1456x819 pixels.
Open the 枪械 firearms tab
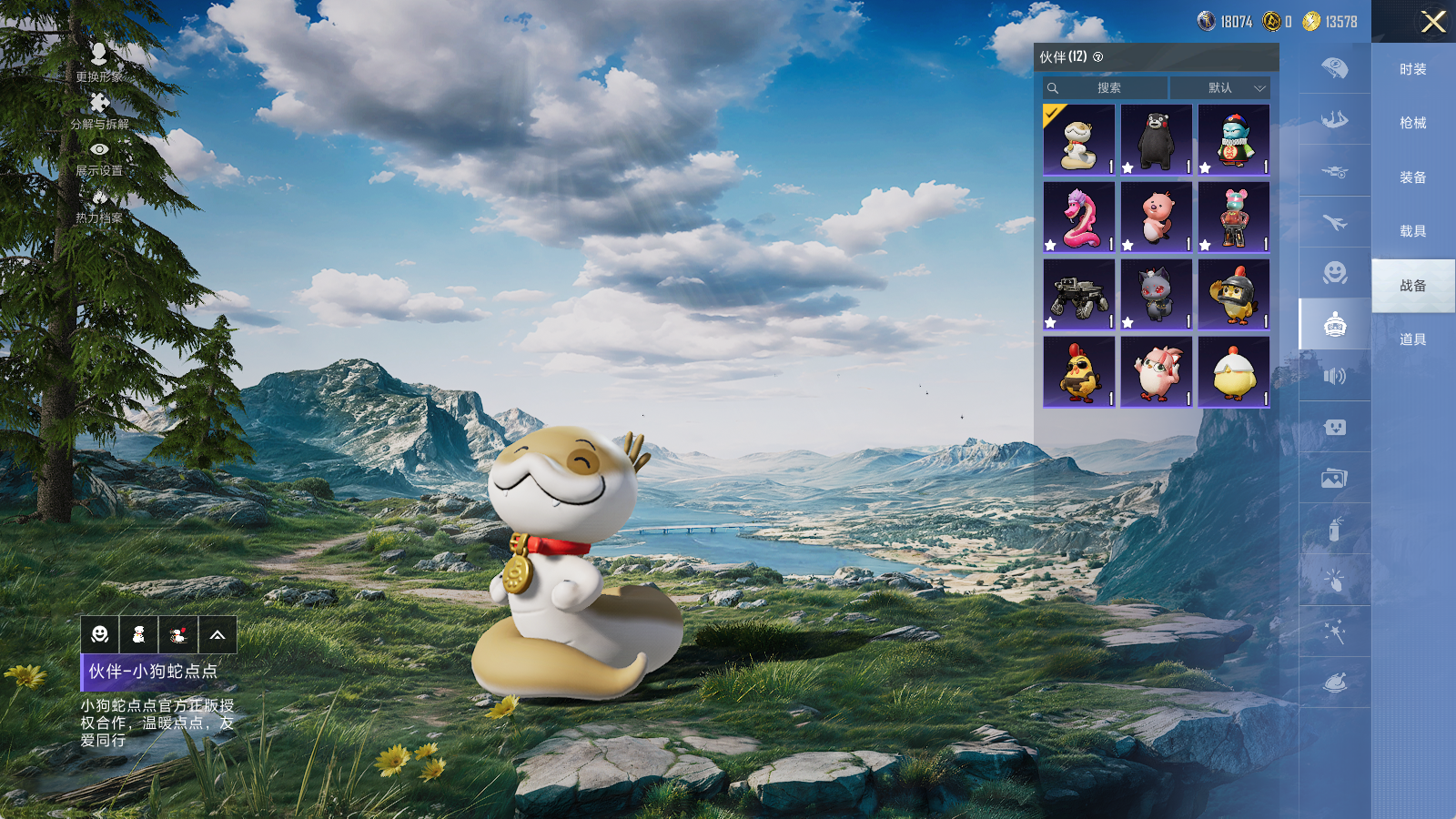pos(1412,123)
